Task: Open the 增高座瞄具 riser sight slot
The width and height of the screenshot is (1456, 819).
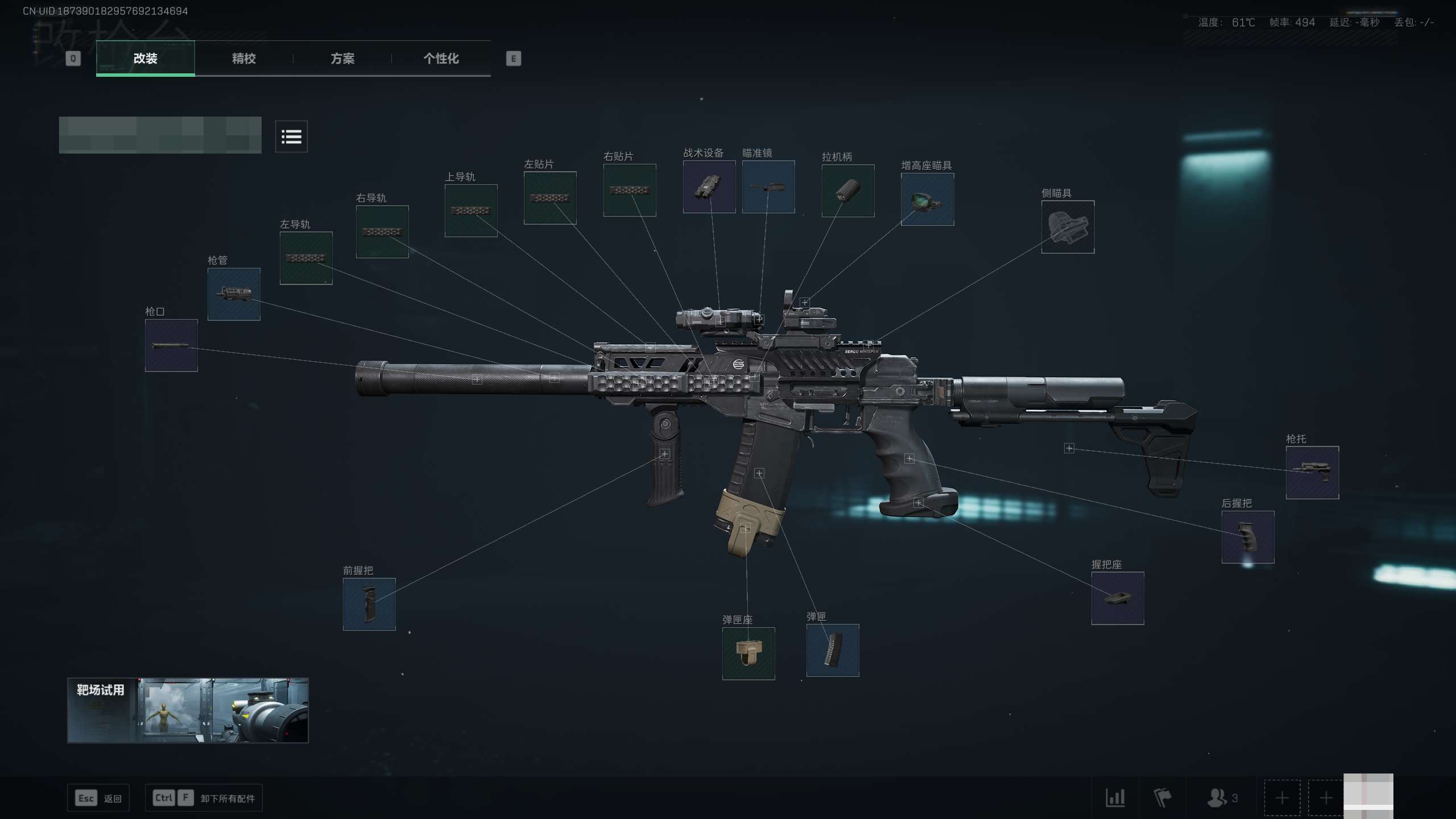Action: coord(927,199)
